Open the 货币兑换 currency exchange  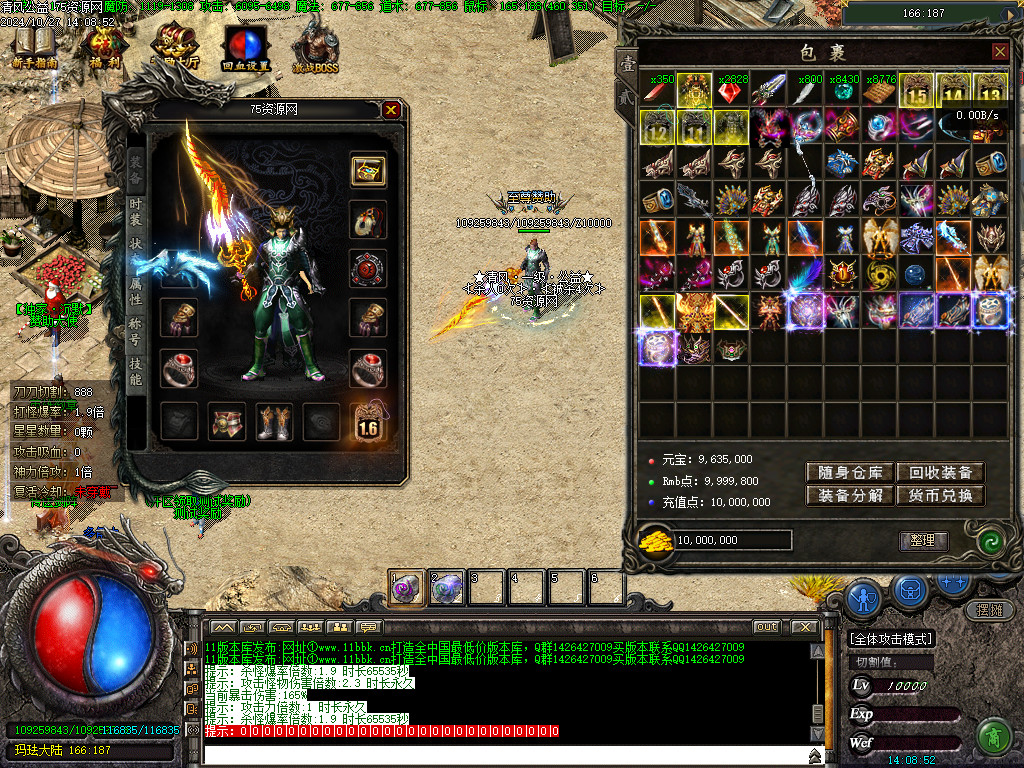coord(940,495)
